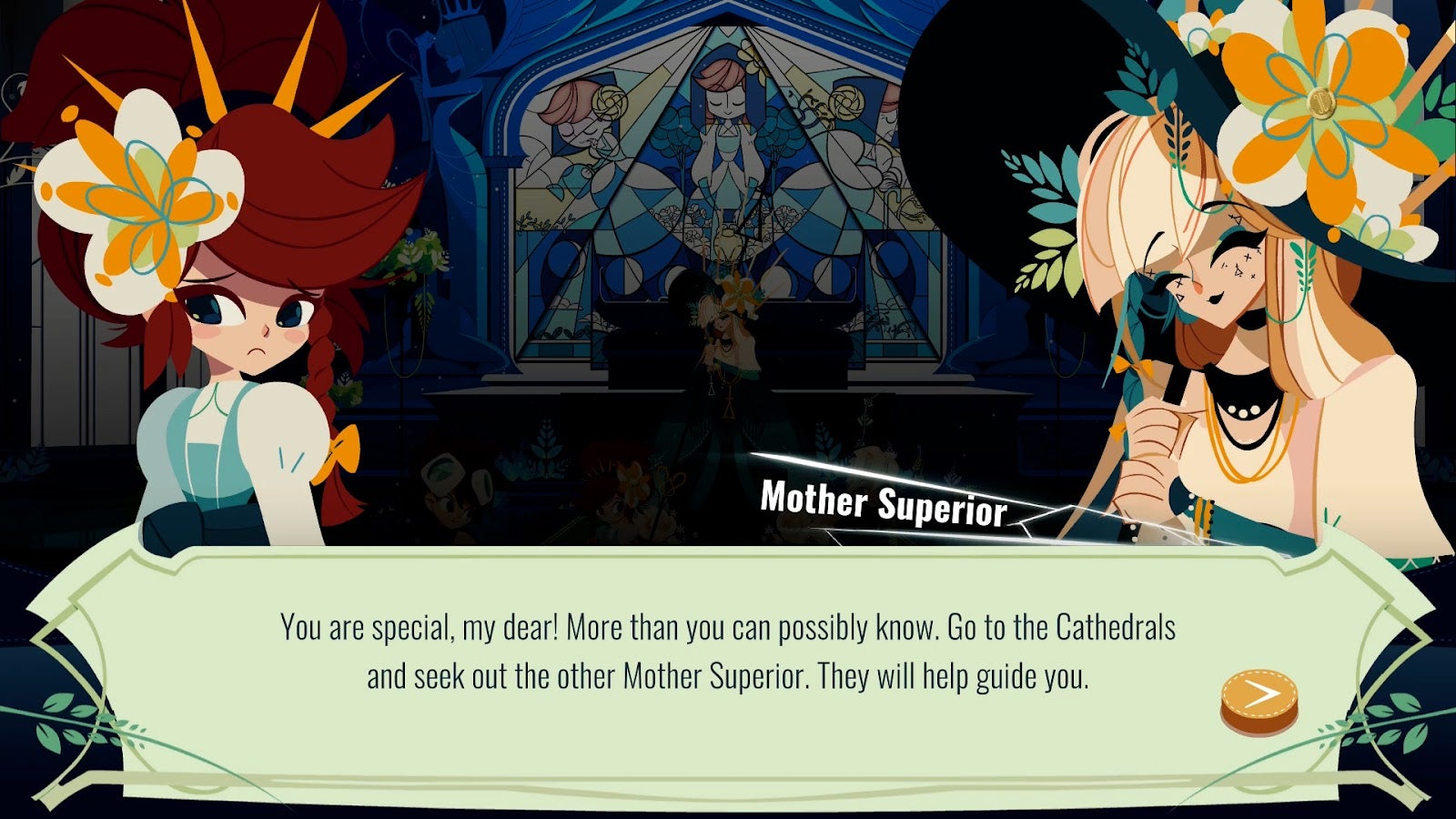Select the words 'other Mother Superior' in the text
The height and width of the screenshot is (819, 1456).
point(687,674)
